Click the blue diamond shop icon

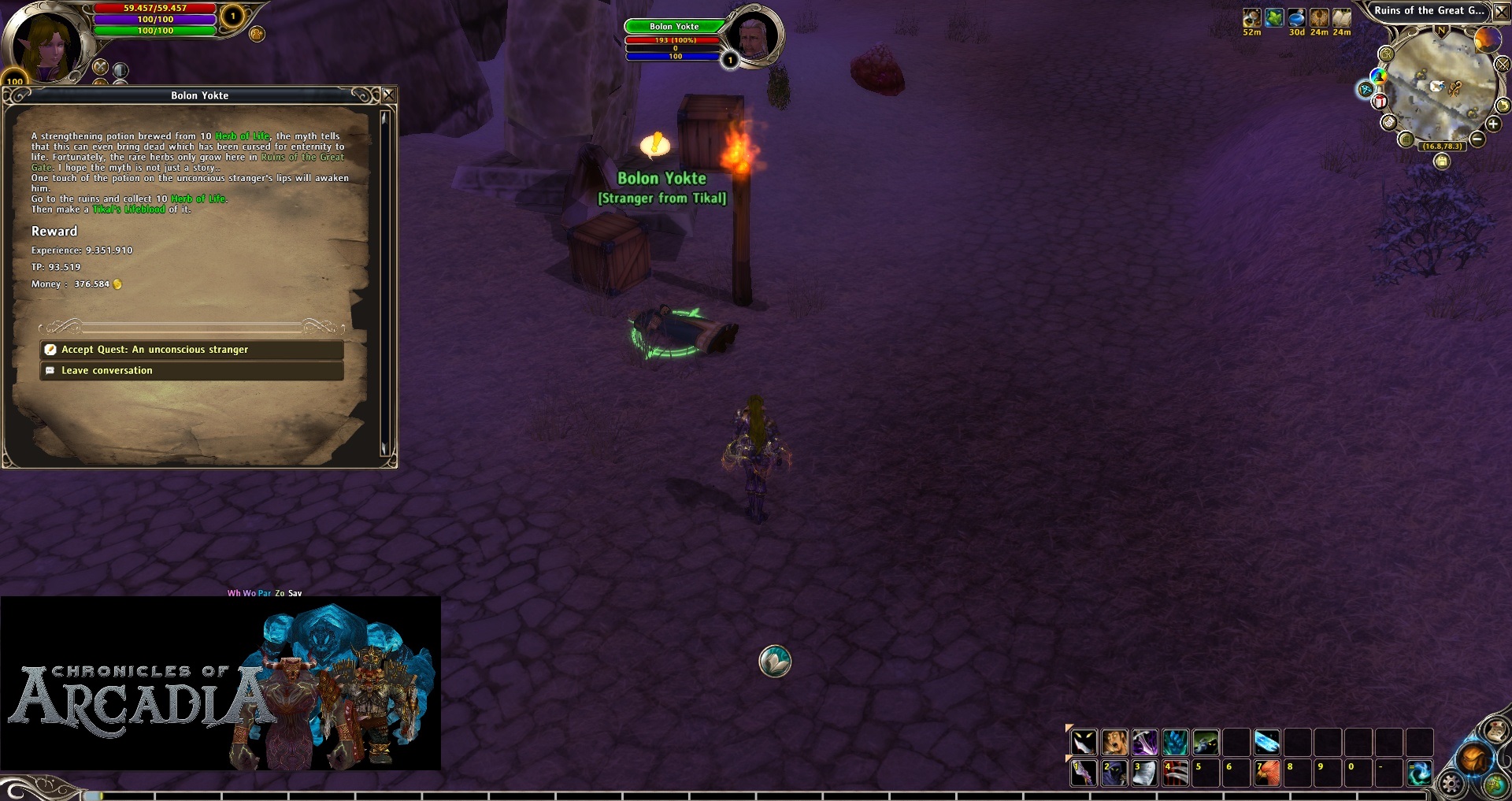tap(1365, 89)
